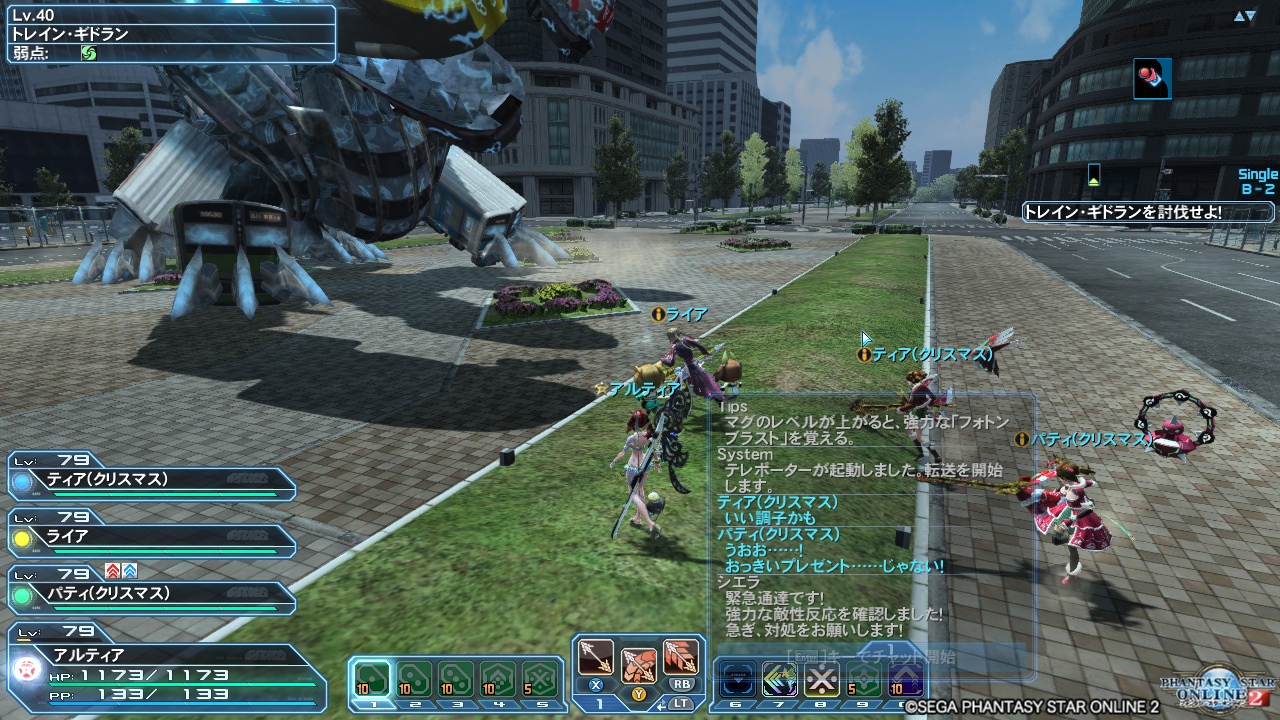The height and width of the screenshot is (720, 1280).
Task: Select the rainbow photon art icon in slot 7
Action: 779,679
